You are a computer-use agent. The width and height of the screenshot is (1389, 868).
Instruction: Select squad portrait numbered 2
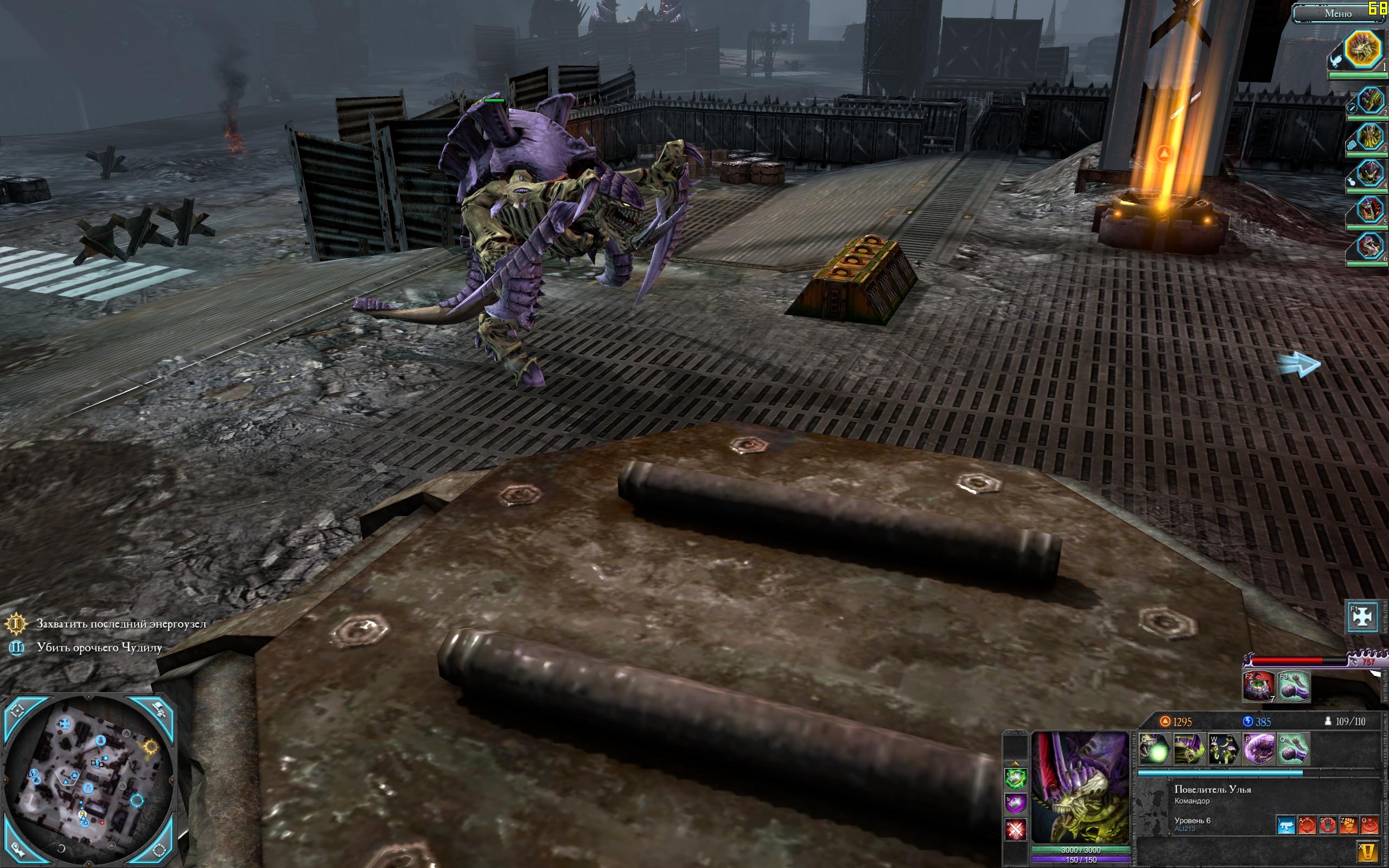pyautogui.click(x=1369, y=101)
